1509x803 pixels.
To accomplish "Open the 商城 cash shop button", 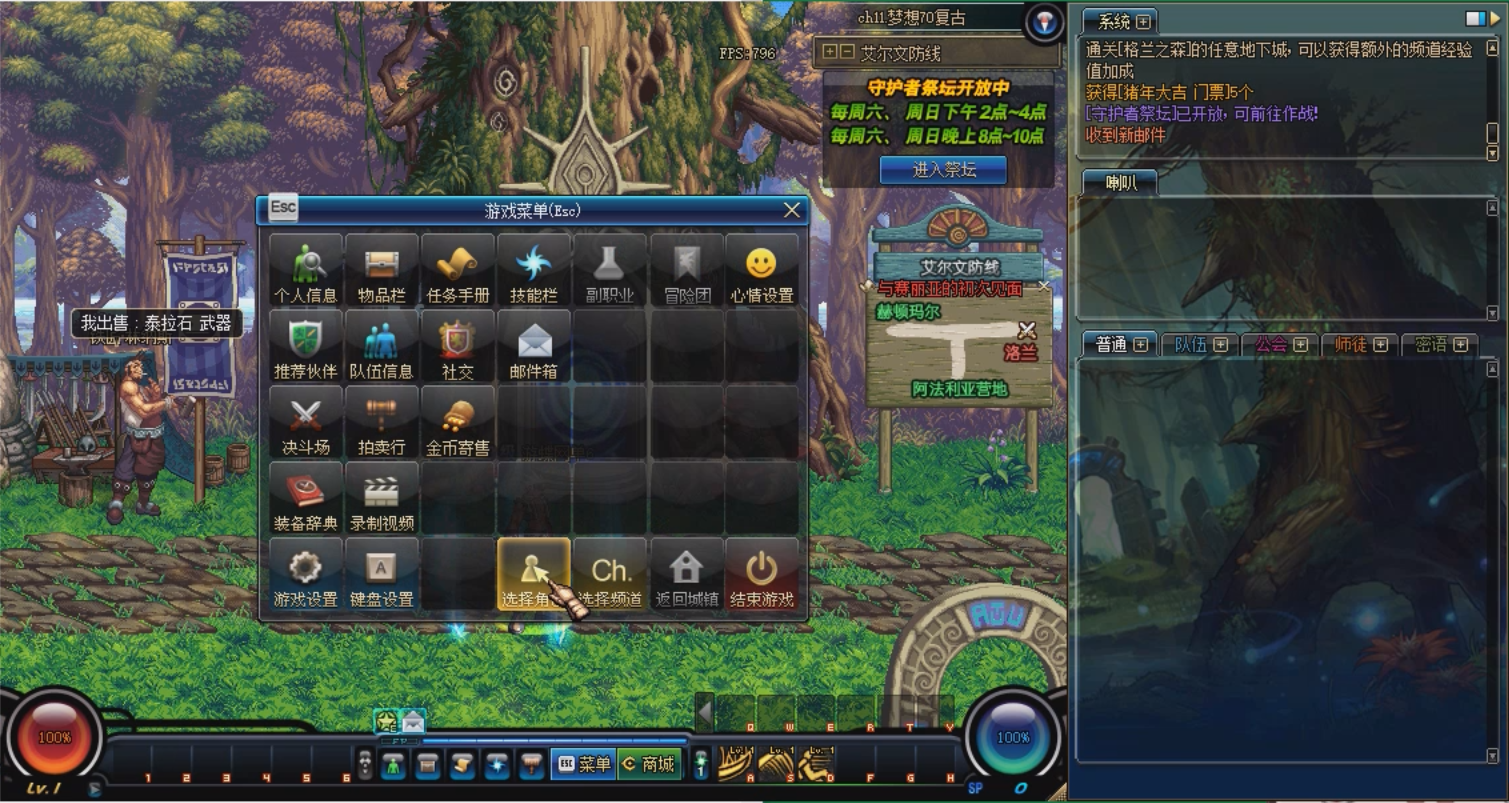I will click(x=649, y=764).
